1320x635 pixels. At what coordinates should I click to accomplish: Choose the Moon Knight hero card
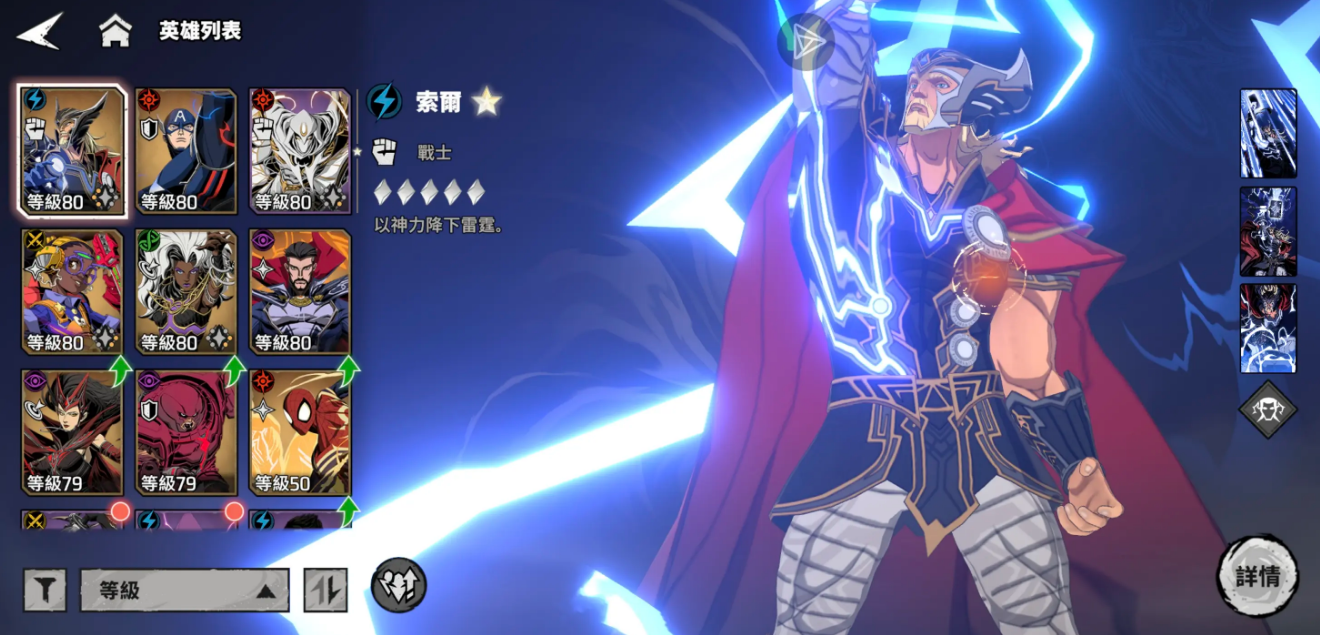coord(300,151)
